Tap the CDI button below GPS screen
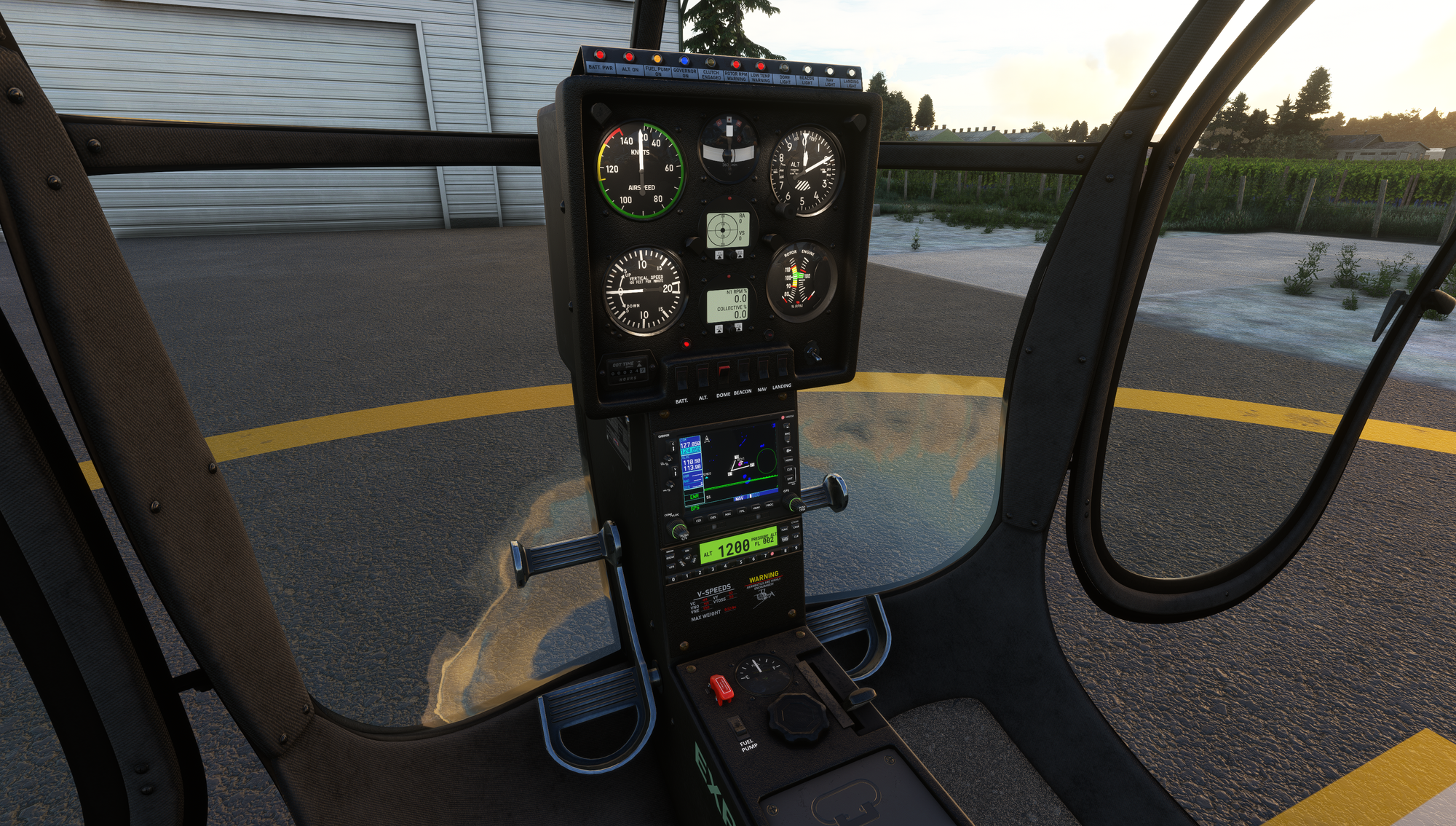The height and width of the screenshot is (826, 1456). click(x=699, y=519)
